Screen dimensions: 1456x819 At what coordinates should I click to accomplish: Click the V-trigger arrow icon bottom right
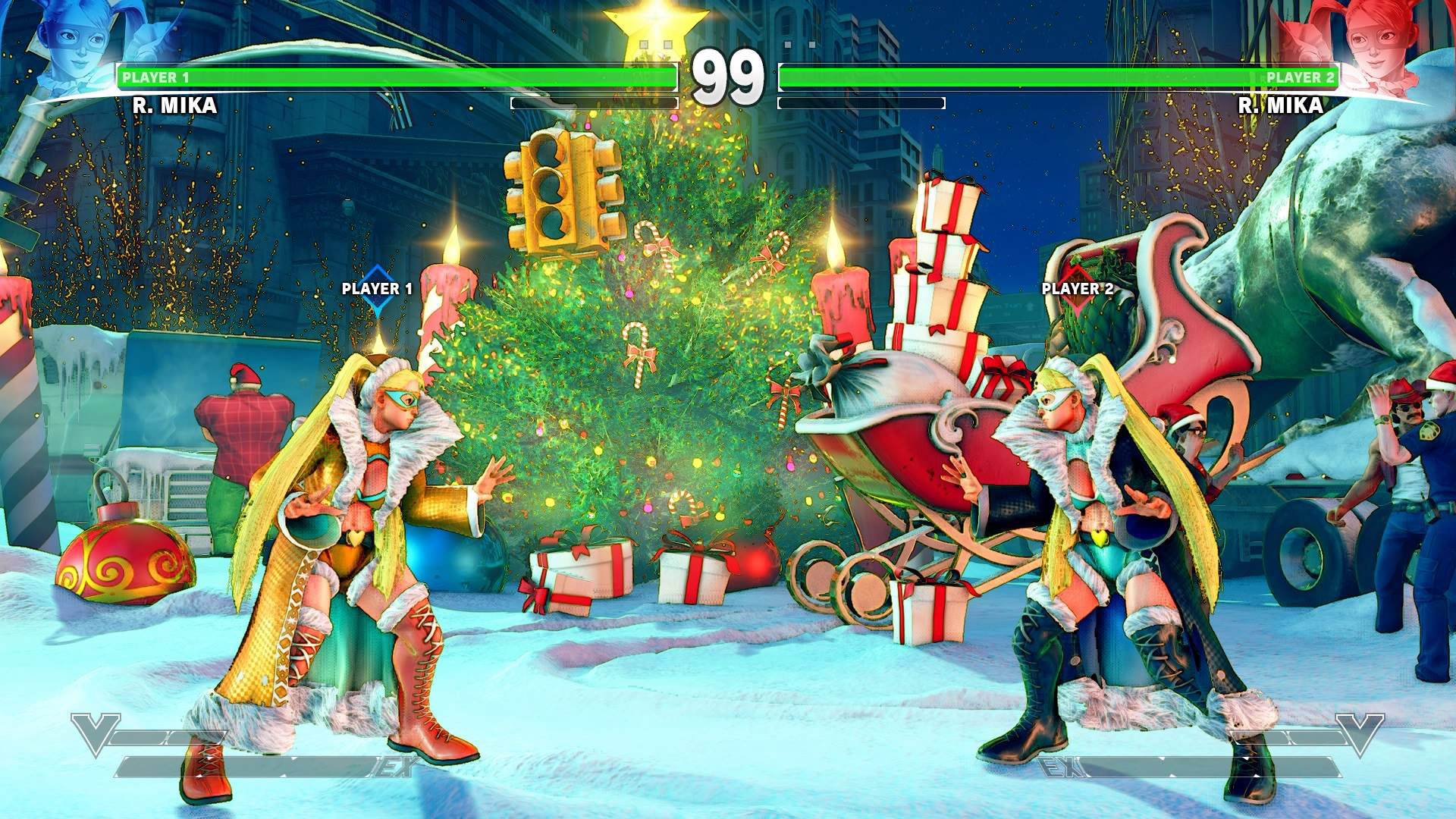click(1362, 734)
